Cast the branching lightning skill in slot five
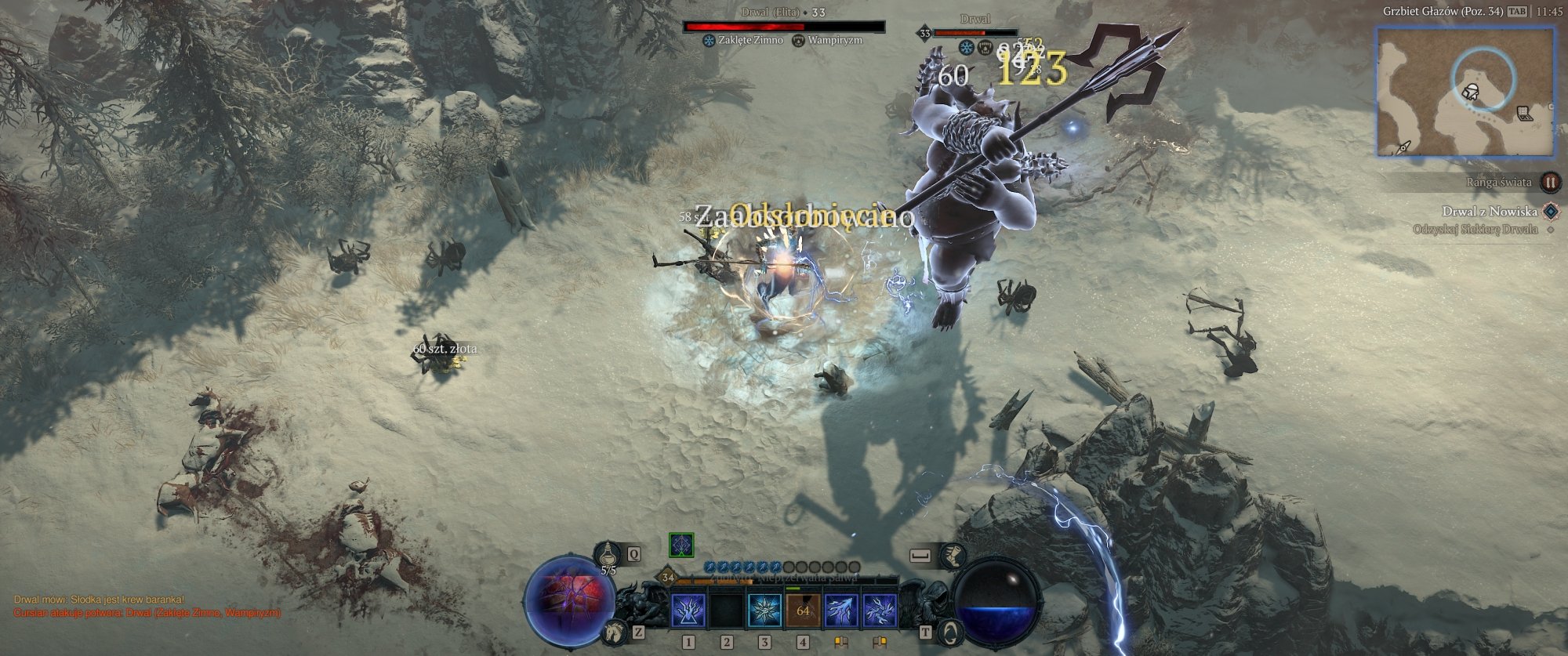 pos(841,611)
